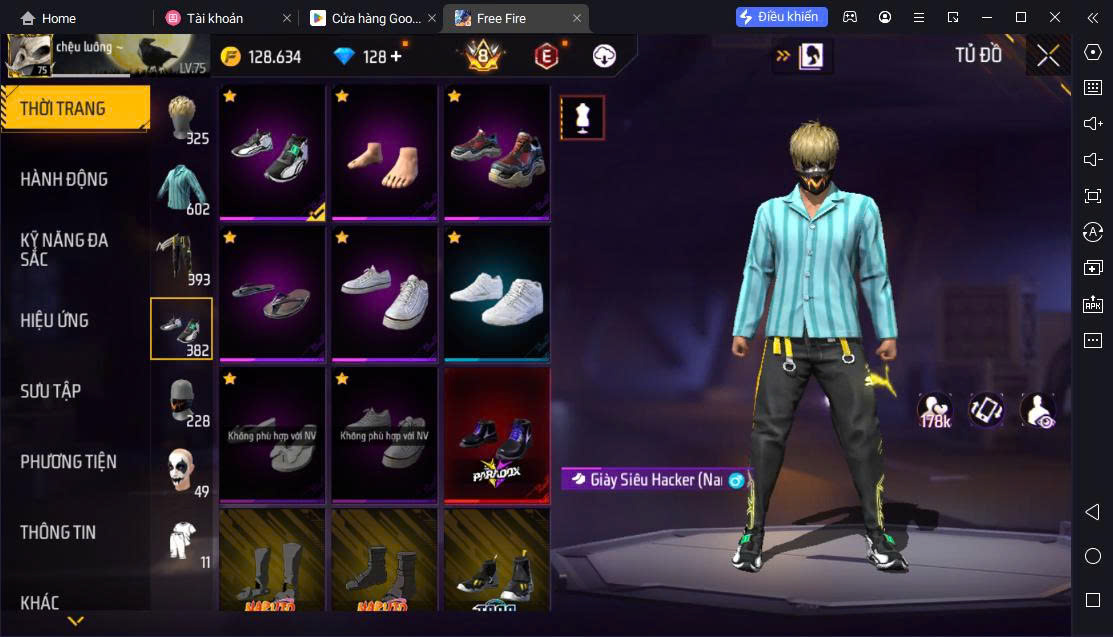The height and width of the screenshot is (637, 1113).
Task: Pick the white sneakers on teal background
Action: point(496,294)
